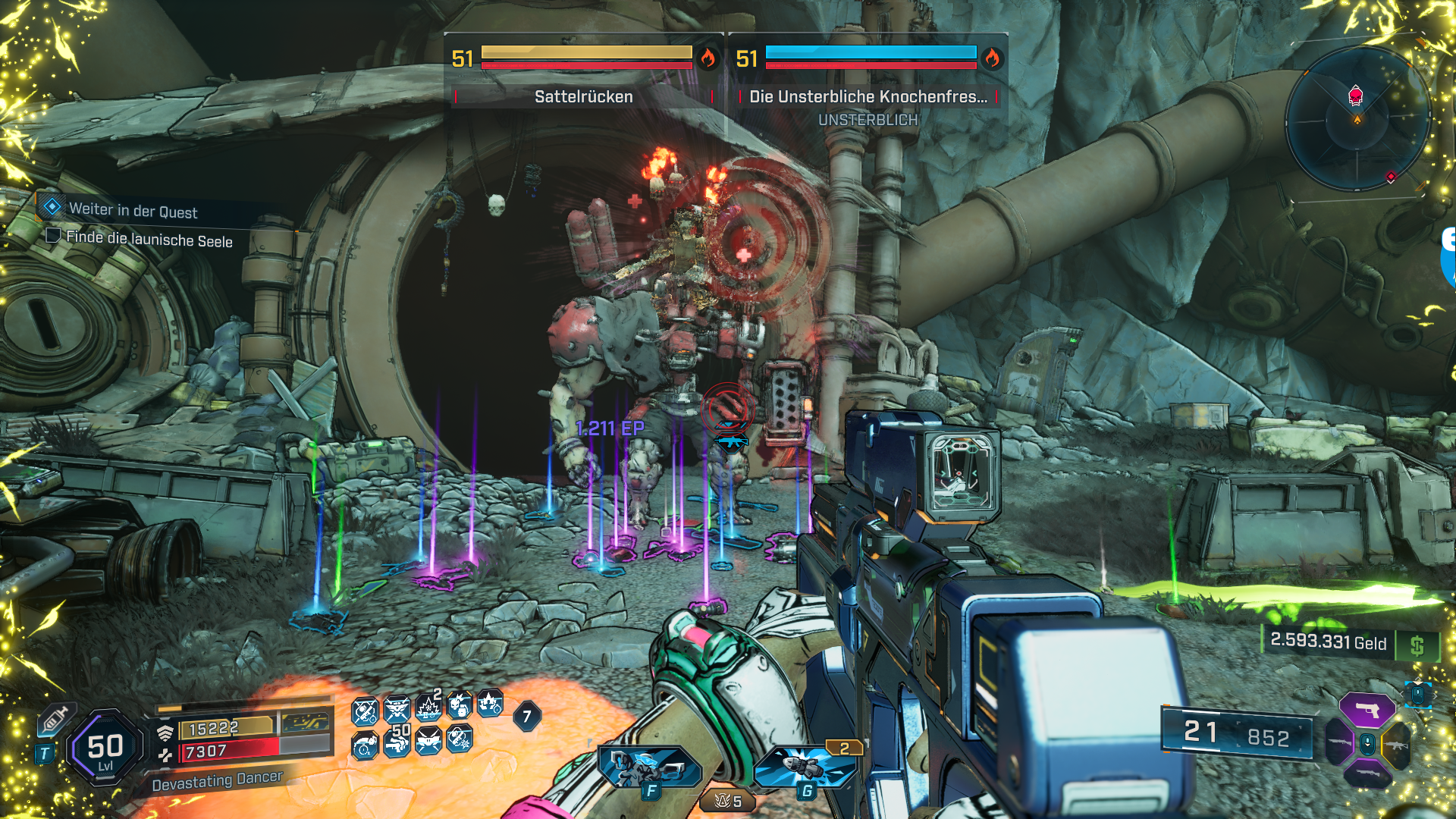
Task: Show the hexagon with 7 more buffs
Action: (527, 717)
